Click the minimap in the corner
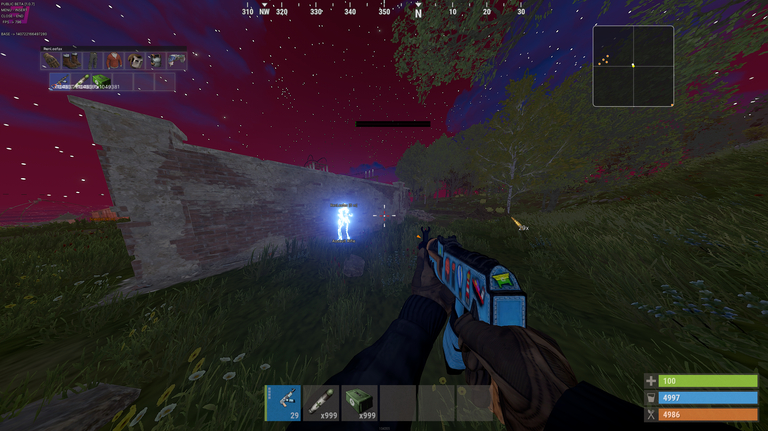Screen dimensions: 768x431 pos(632,66)
